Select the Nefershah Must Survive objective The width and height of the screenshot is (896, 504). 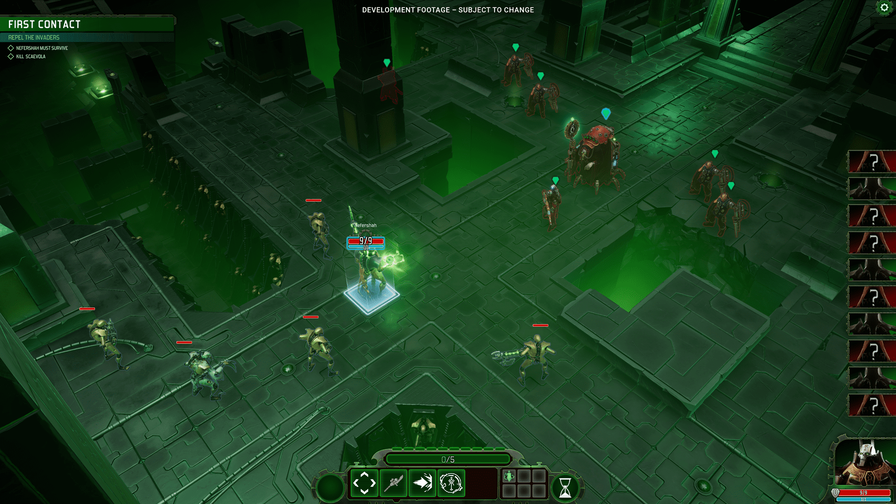tap(41, 48)
